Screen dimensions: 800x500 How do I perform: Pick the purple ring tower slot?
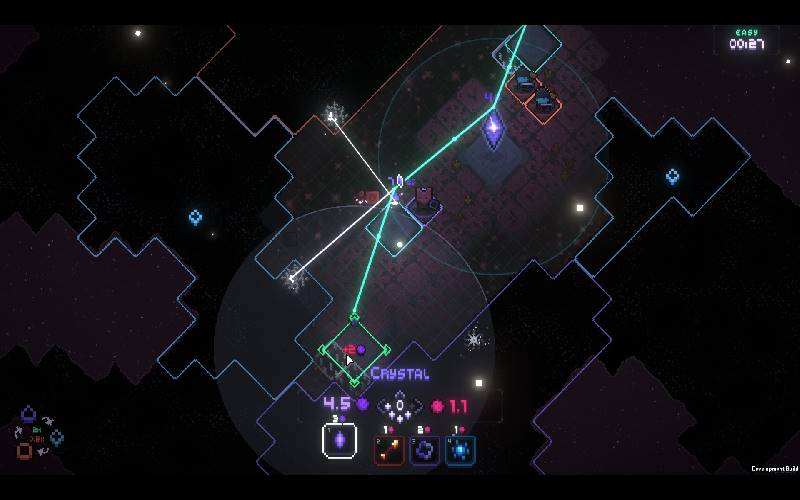[424, 450]
